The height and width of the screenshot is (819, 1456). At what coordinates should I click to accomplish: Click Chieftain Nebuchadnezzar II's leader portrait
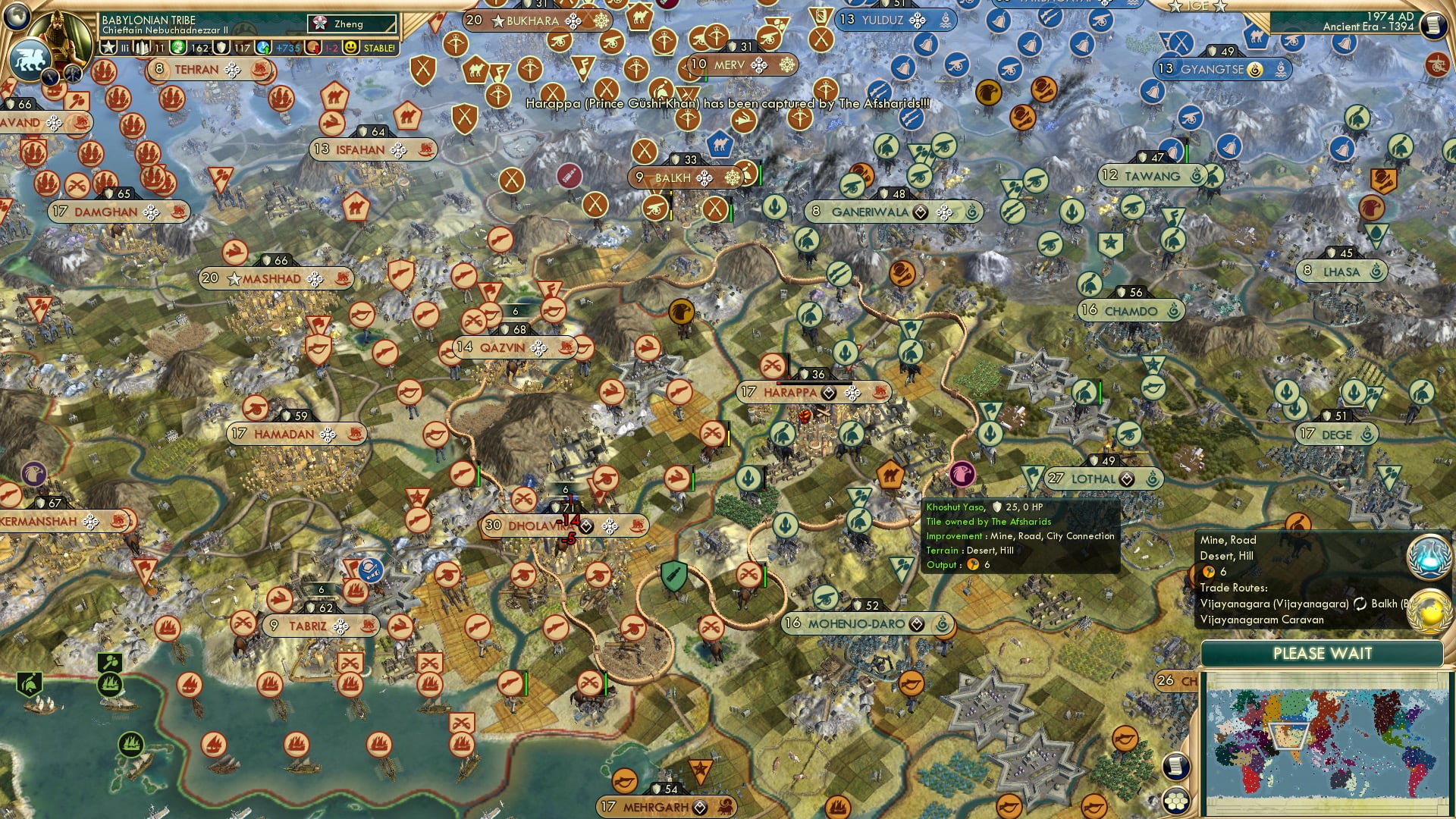(61, 36)
